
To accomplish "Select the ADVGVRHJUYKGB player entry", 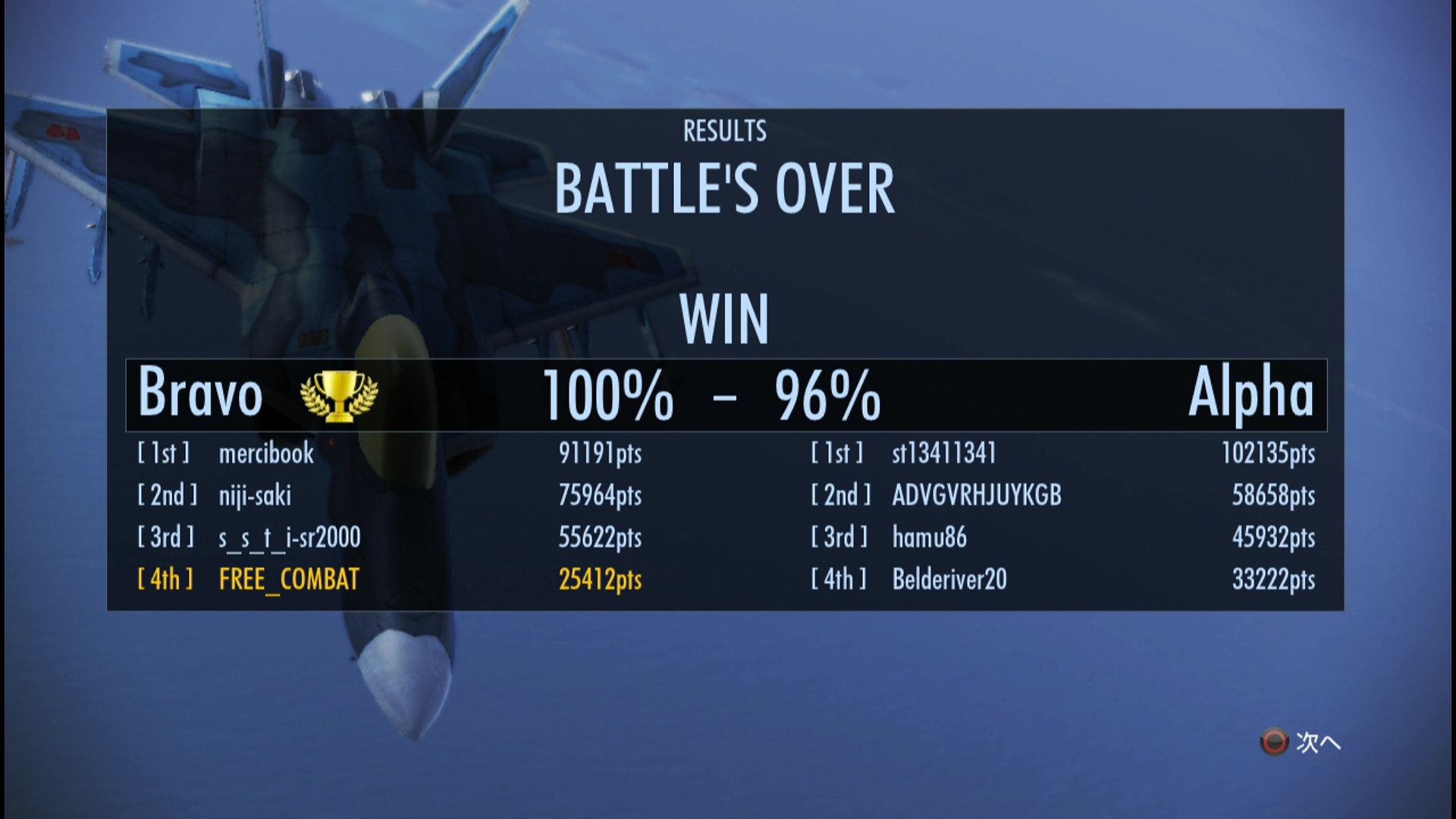I will (976, 496).
